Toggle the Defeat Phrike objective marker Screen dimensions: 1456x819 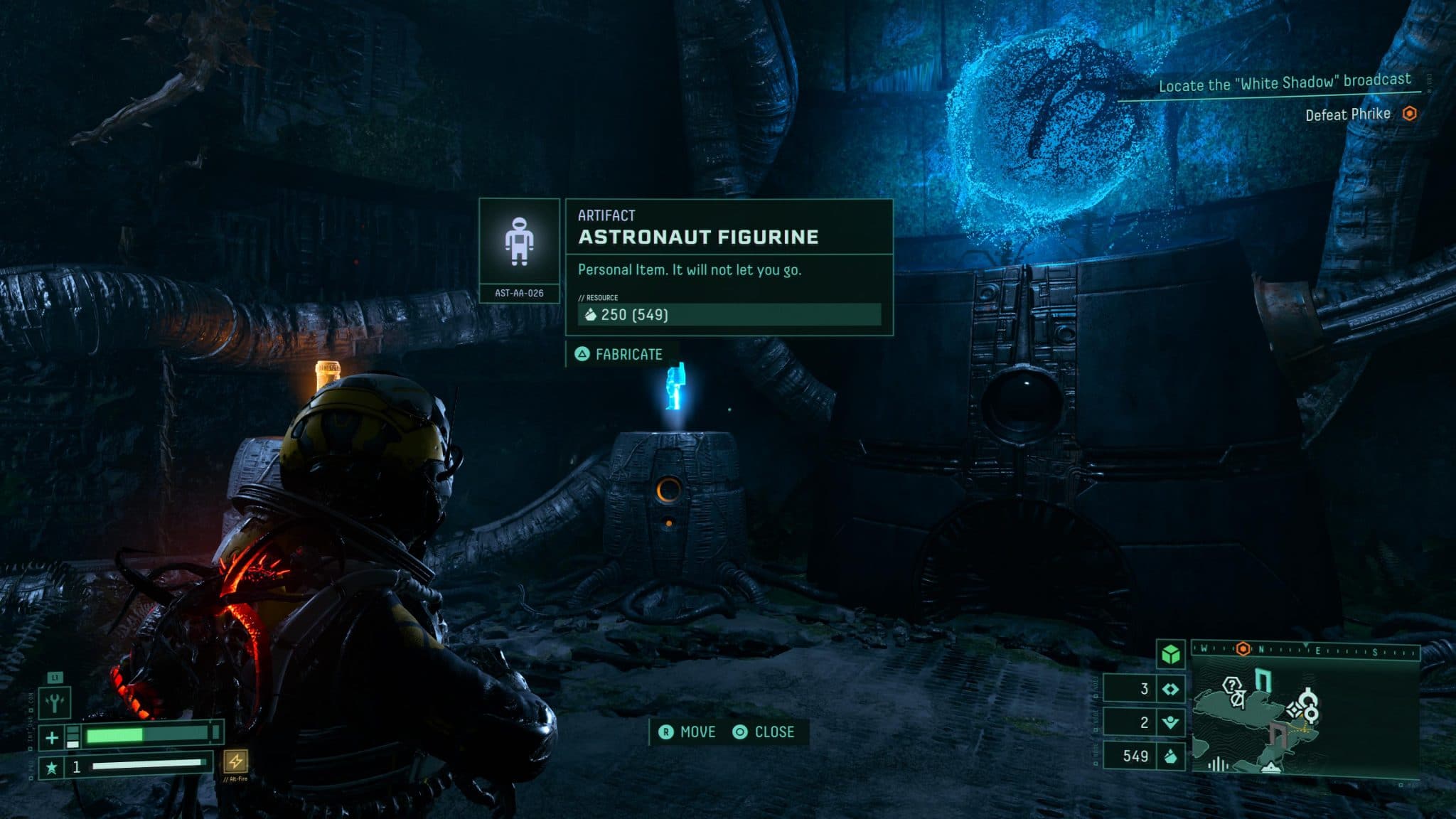pyautogui.click(x=1410, y=113)
